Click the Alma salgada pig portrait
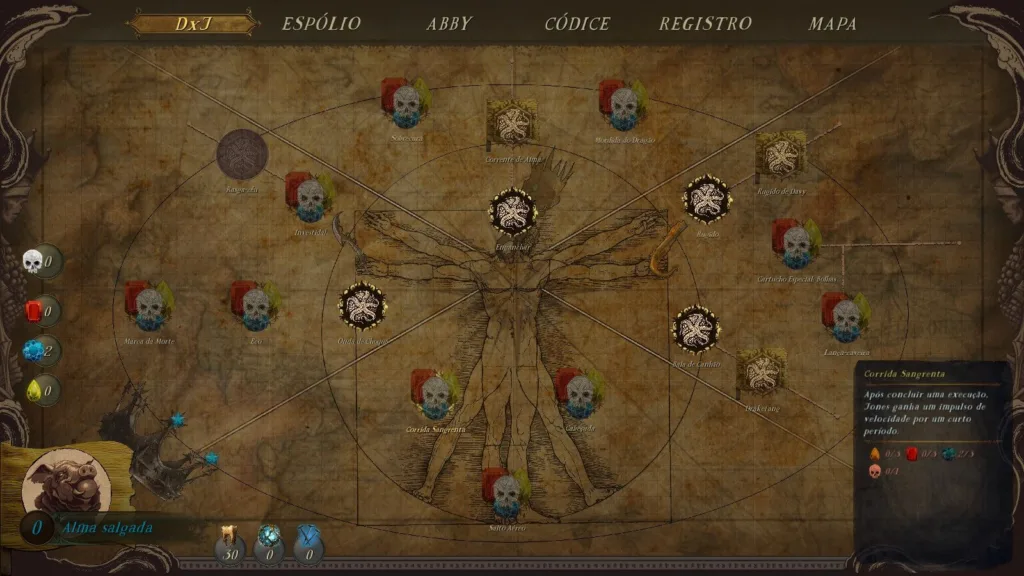This screenshot has height=576, width=1024. tap(59, 481)
